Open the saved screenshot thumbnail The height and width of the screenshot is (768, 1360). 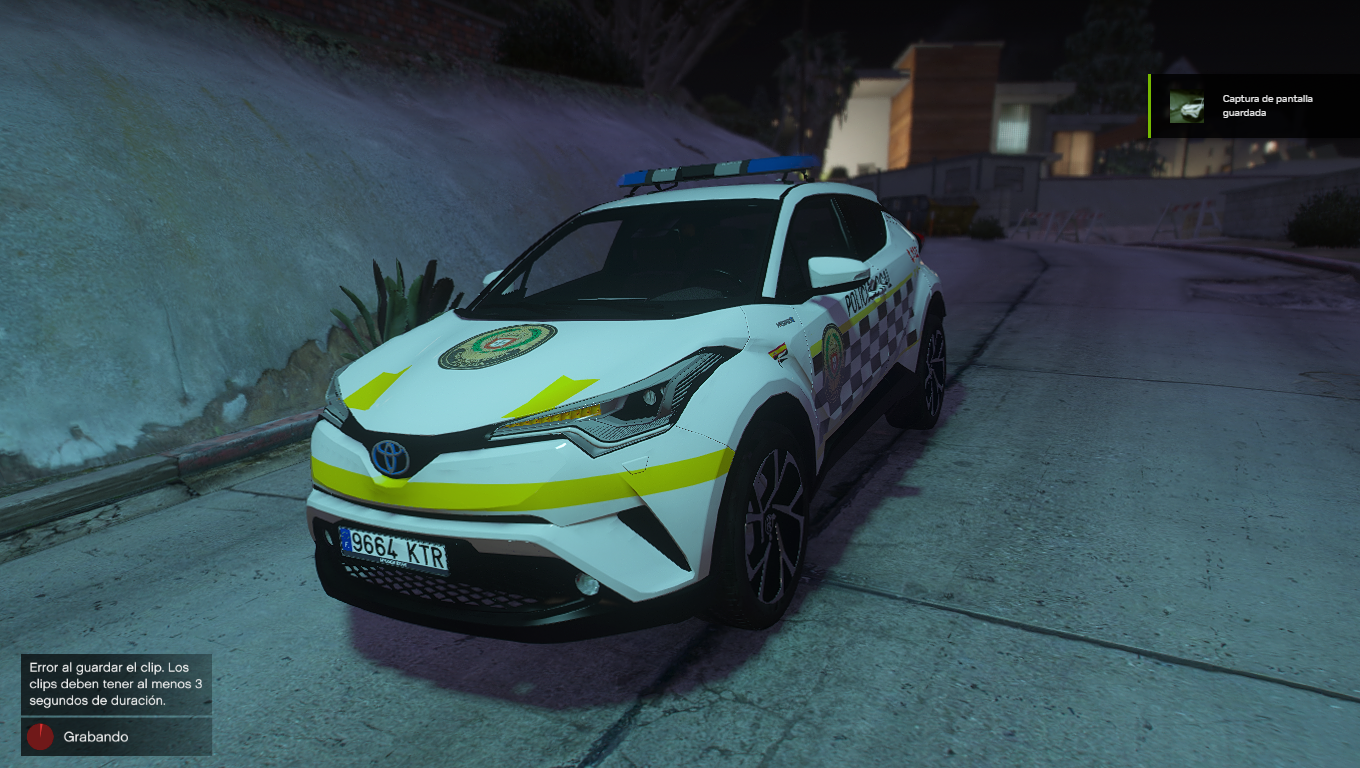click(1187, 107)
